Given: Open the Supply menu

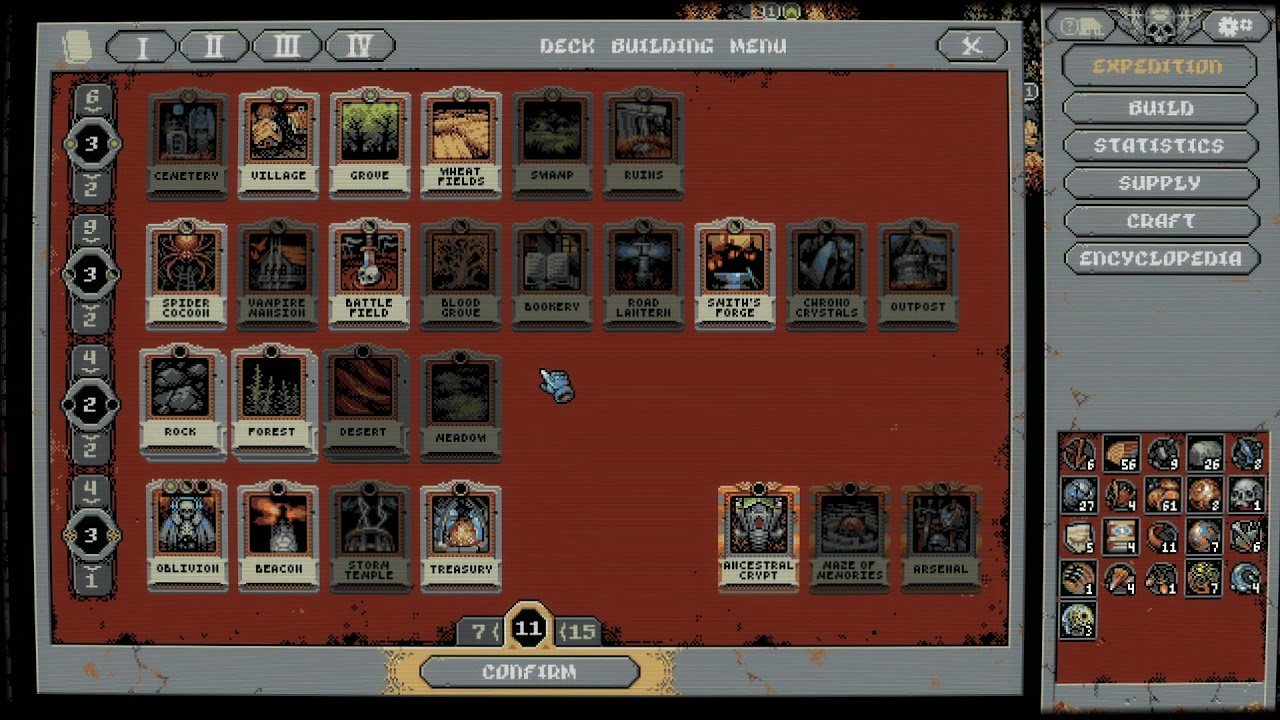Looking at the screenshot, I should (1159, 183).
